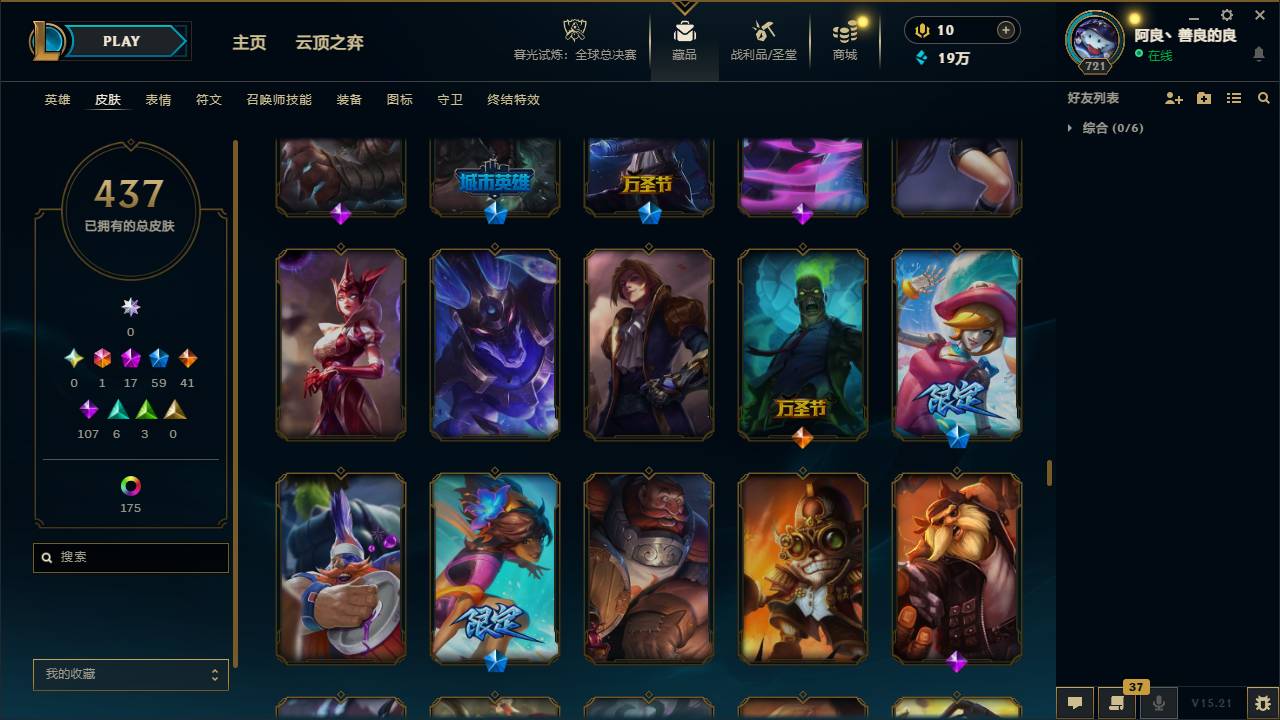The image size is (1280, 720).
Task: Click the PLAY button
Action: pyautogui.click(x=120, y=41)
